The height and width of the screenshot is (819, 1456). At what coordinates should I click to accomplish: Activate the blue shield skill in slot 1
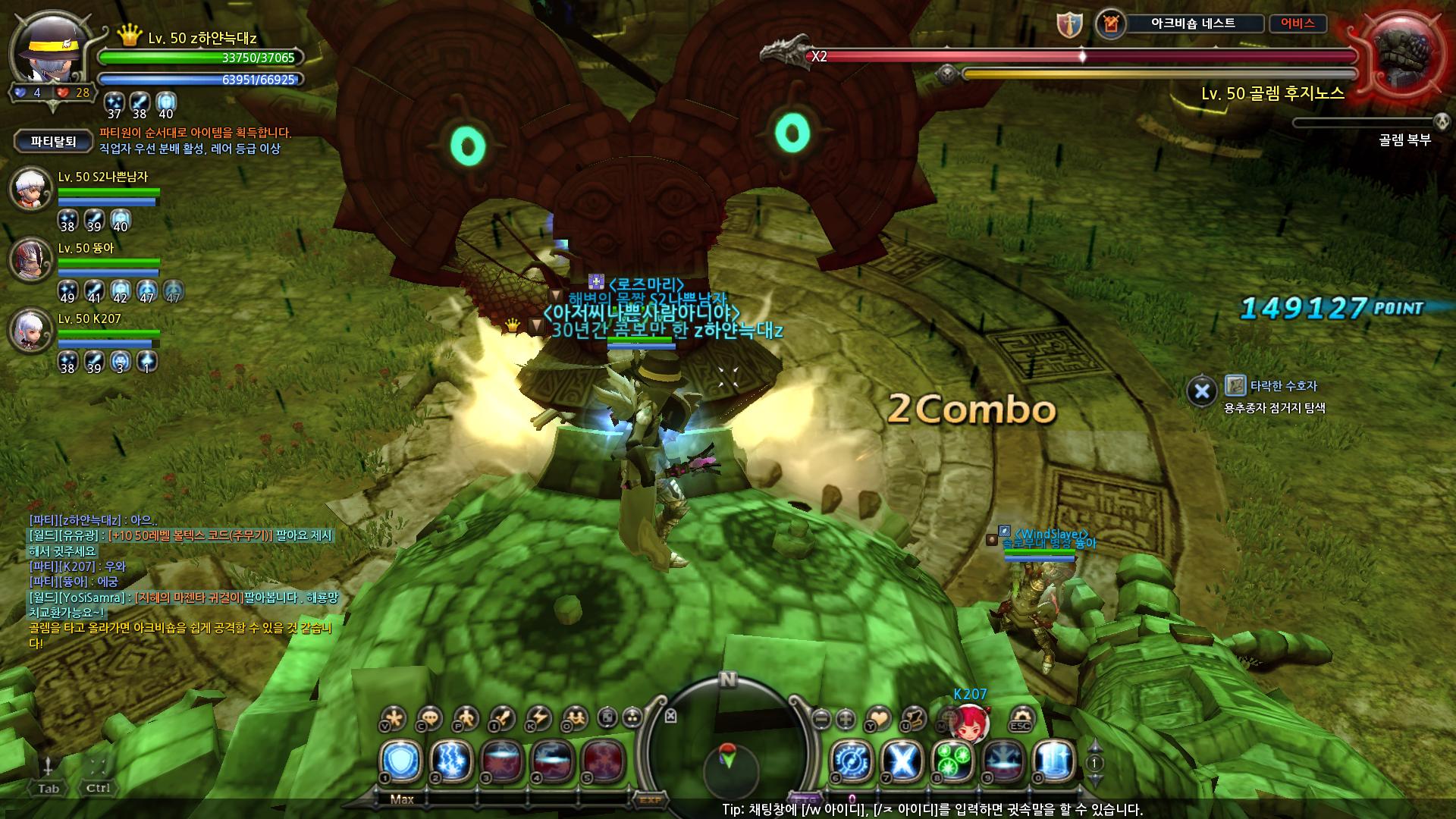(x=401, y=761)
